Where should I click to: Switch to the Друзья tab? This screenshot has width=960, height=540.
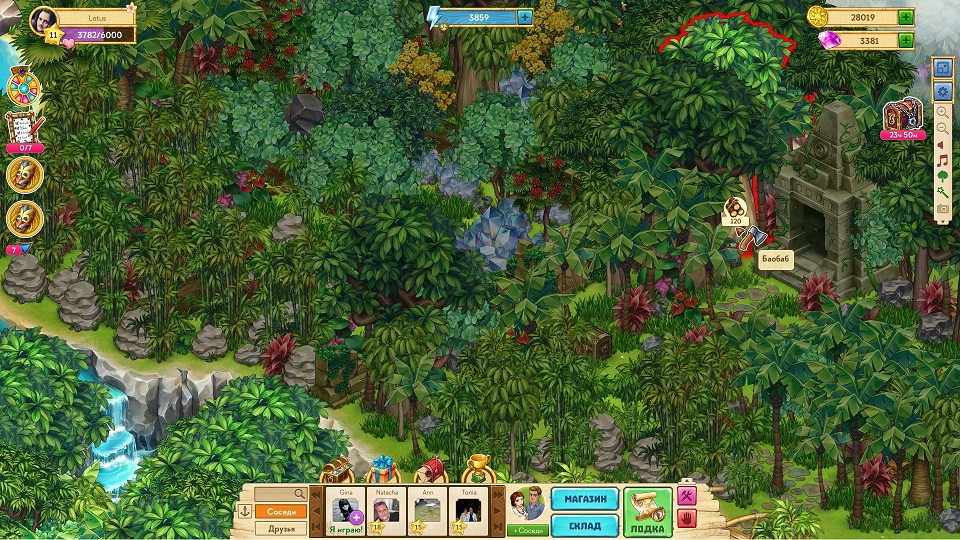point(281,528)
